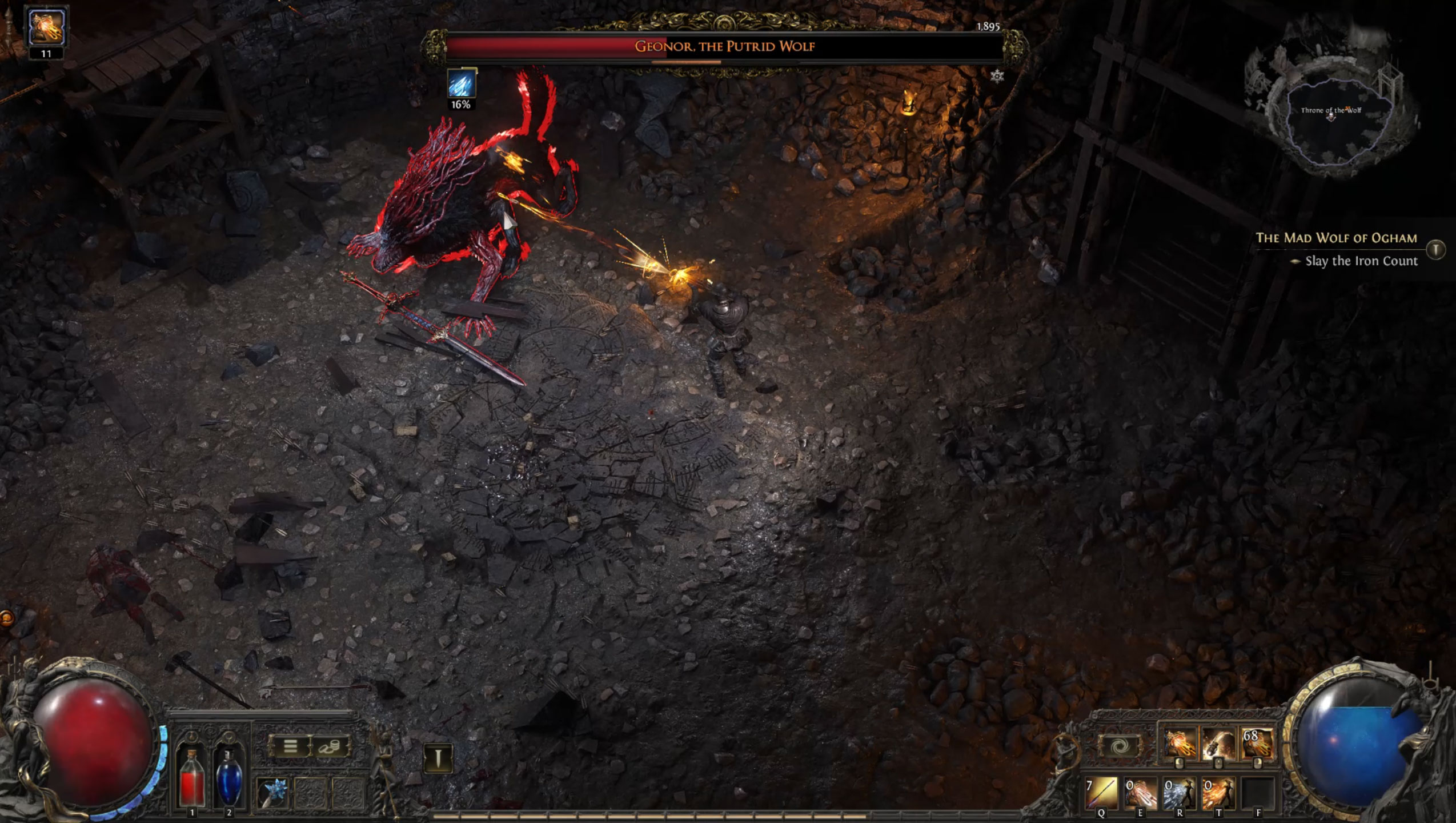Open the coins and rings shop button
The height and width of the screenshot is (823, 1456).
coord(330,746)
